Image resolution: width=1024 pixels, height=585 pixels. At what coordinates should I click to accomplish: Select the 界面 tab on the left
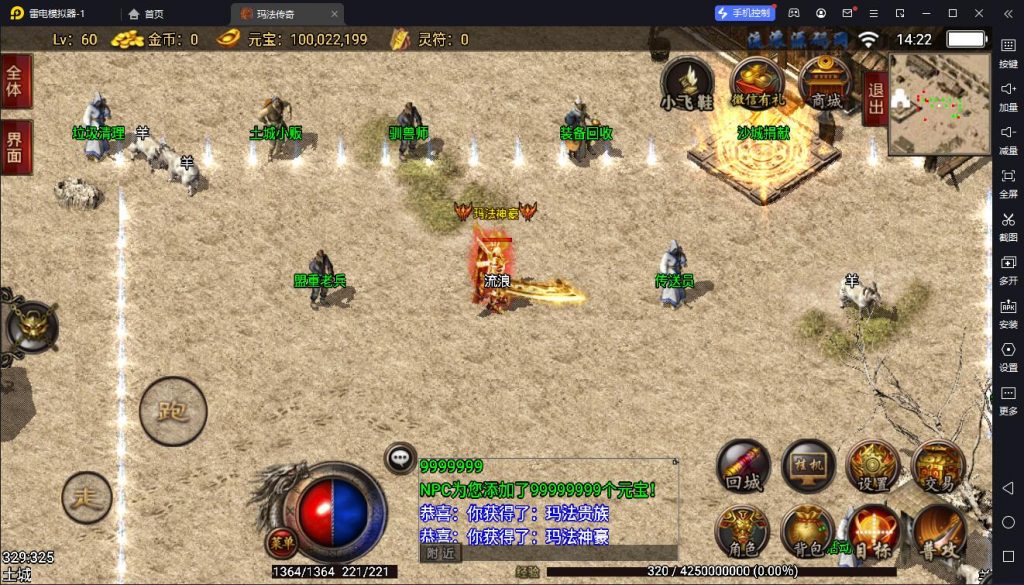pos(15,147)
